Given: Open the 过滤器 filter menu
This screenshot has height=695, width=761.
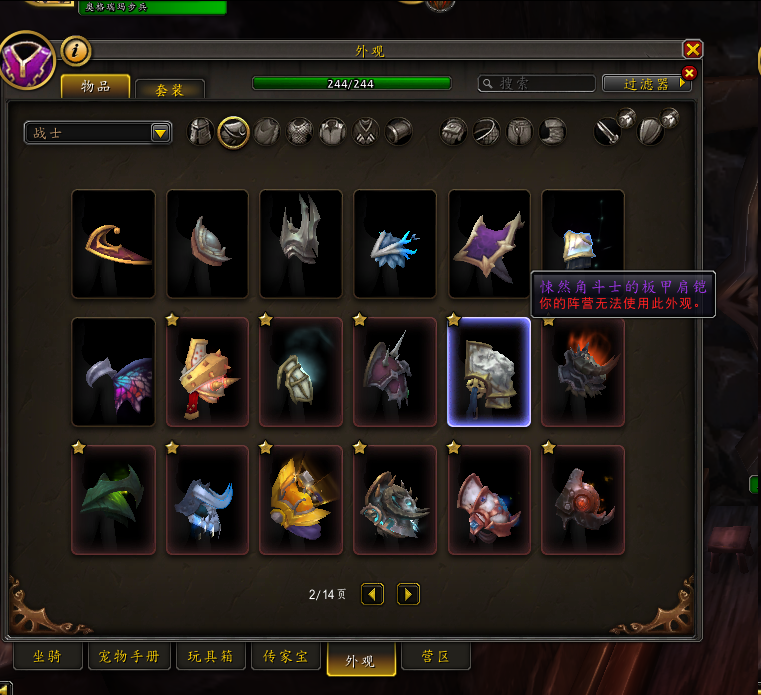Looking at the screenshot, I should [x=646, y=84].
